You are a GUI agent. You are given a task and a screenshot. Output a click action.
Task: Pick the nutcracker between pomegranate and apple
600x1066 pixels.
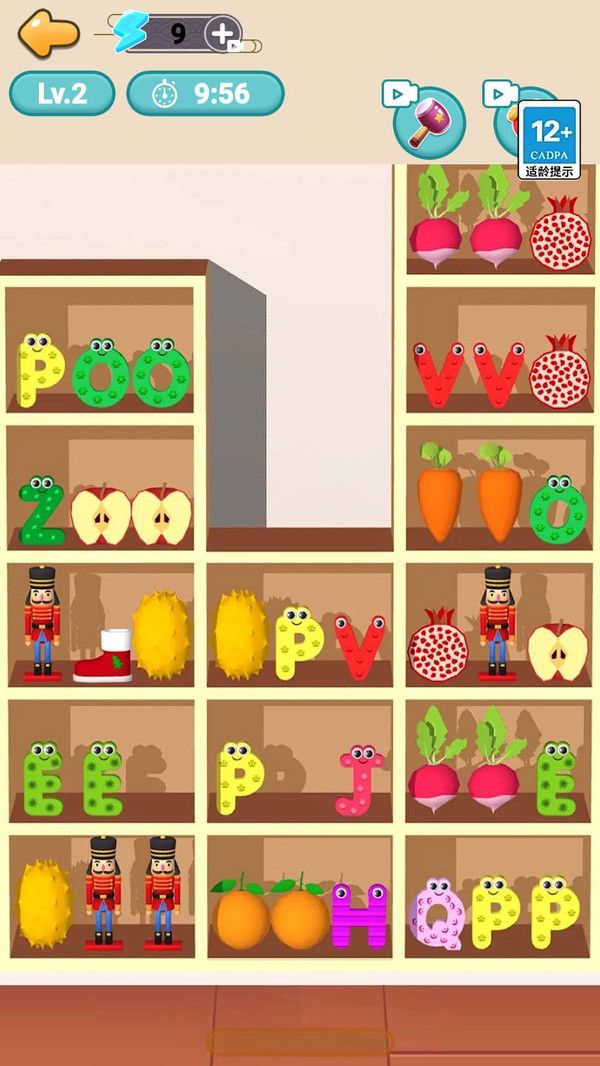(x=497, y=622)
